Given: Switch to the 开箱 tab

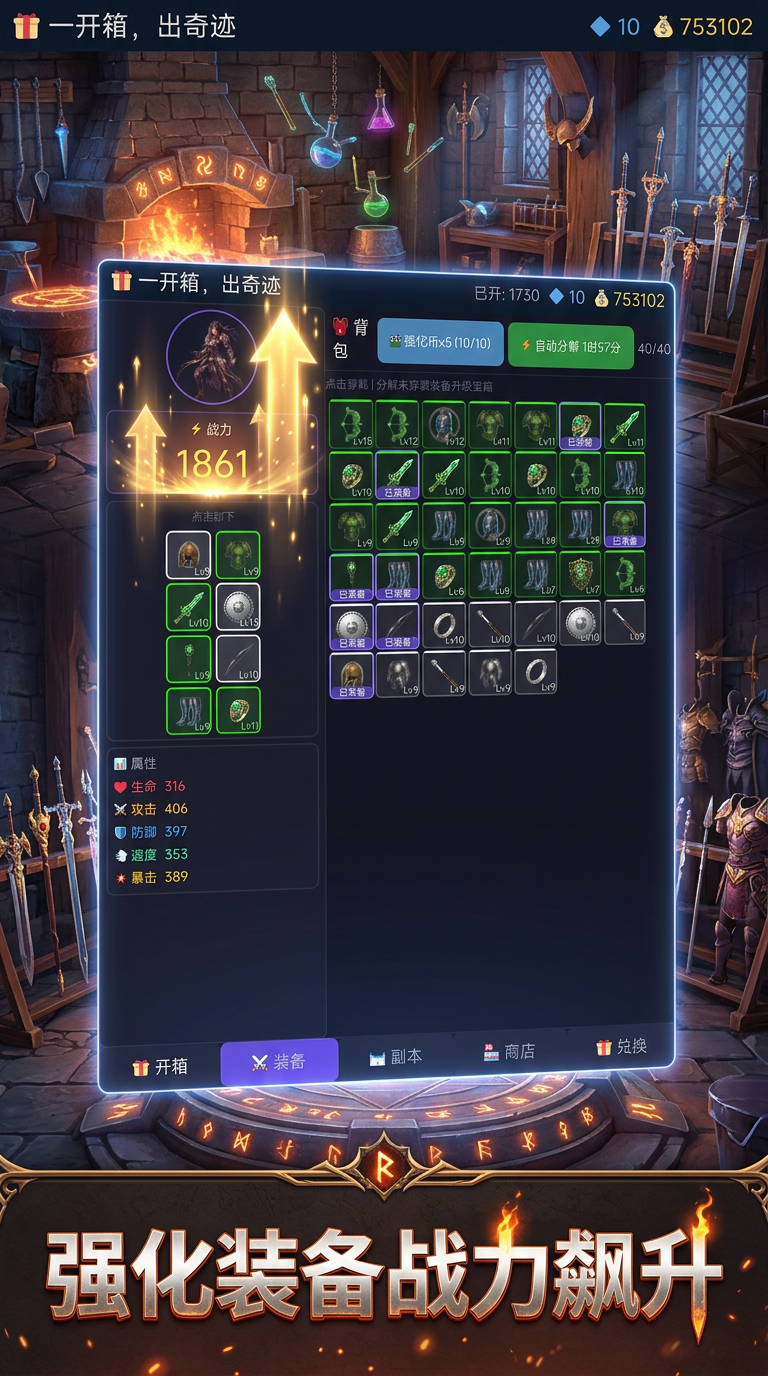Looking at the screenshot, I should [160, 1066].
